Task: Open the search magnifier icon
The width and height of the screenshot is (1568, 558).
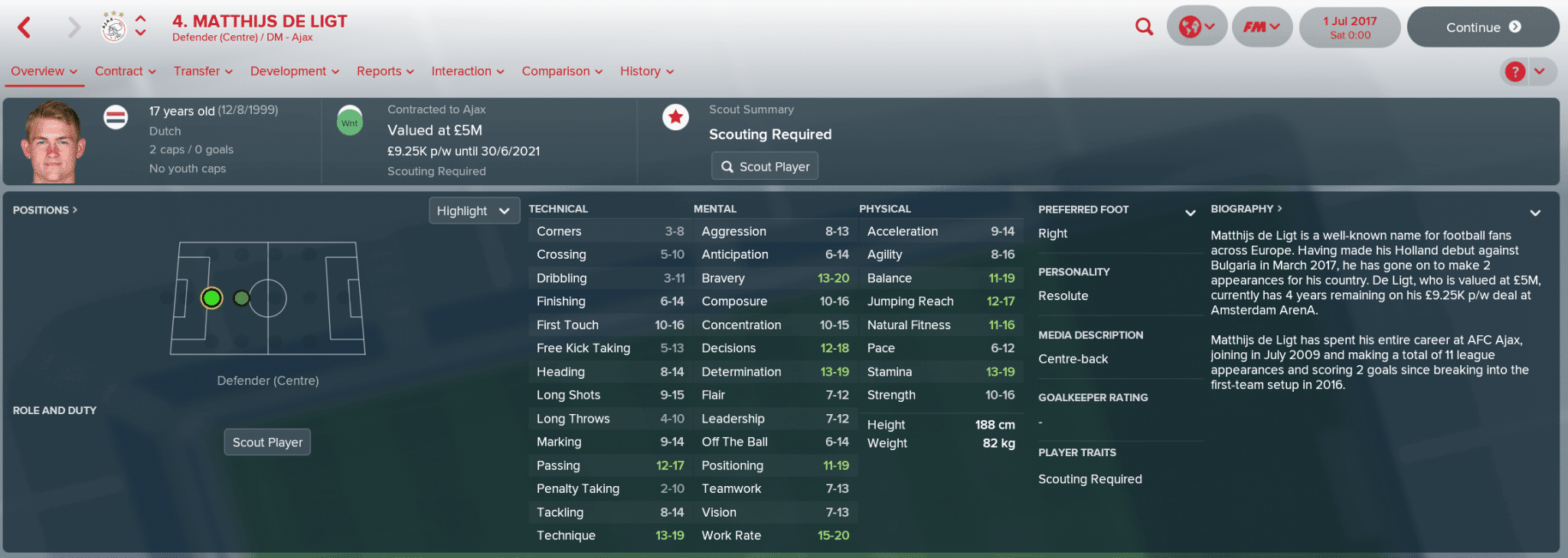Action: tap(1144, 28)
